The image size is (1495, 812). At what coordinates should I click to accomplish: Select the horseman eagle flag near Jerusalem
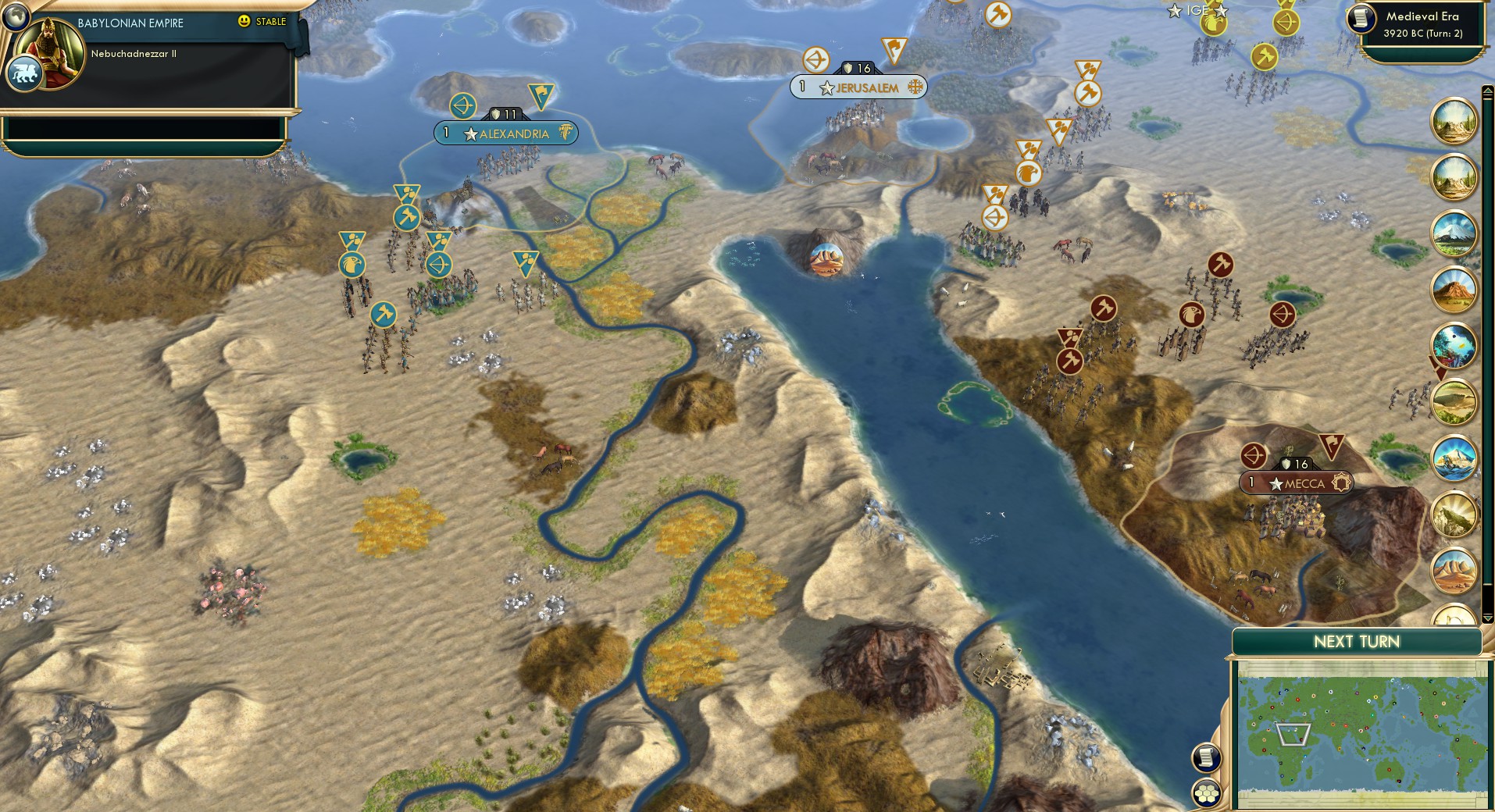[x=1029, y=175]
